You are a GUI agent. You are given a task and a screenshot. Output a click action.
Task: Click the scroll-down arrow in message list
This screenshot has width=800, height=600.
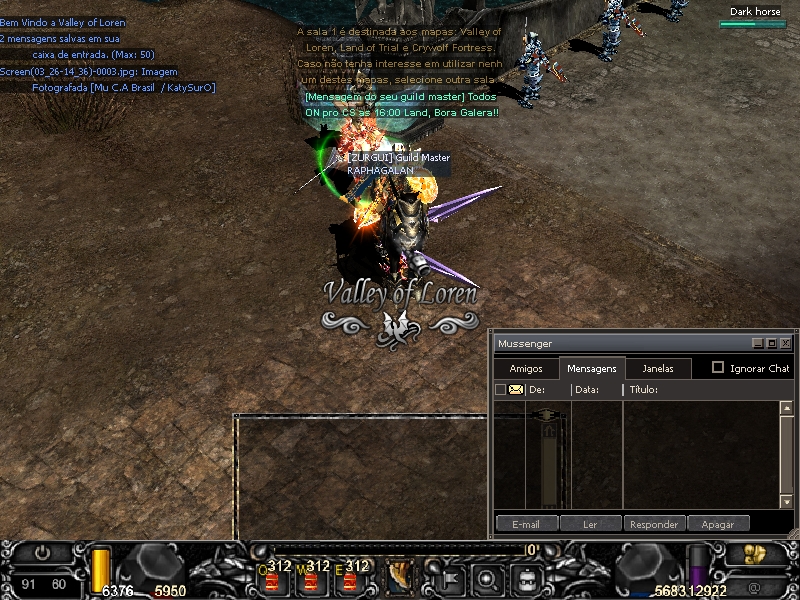coord(786,502)
